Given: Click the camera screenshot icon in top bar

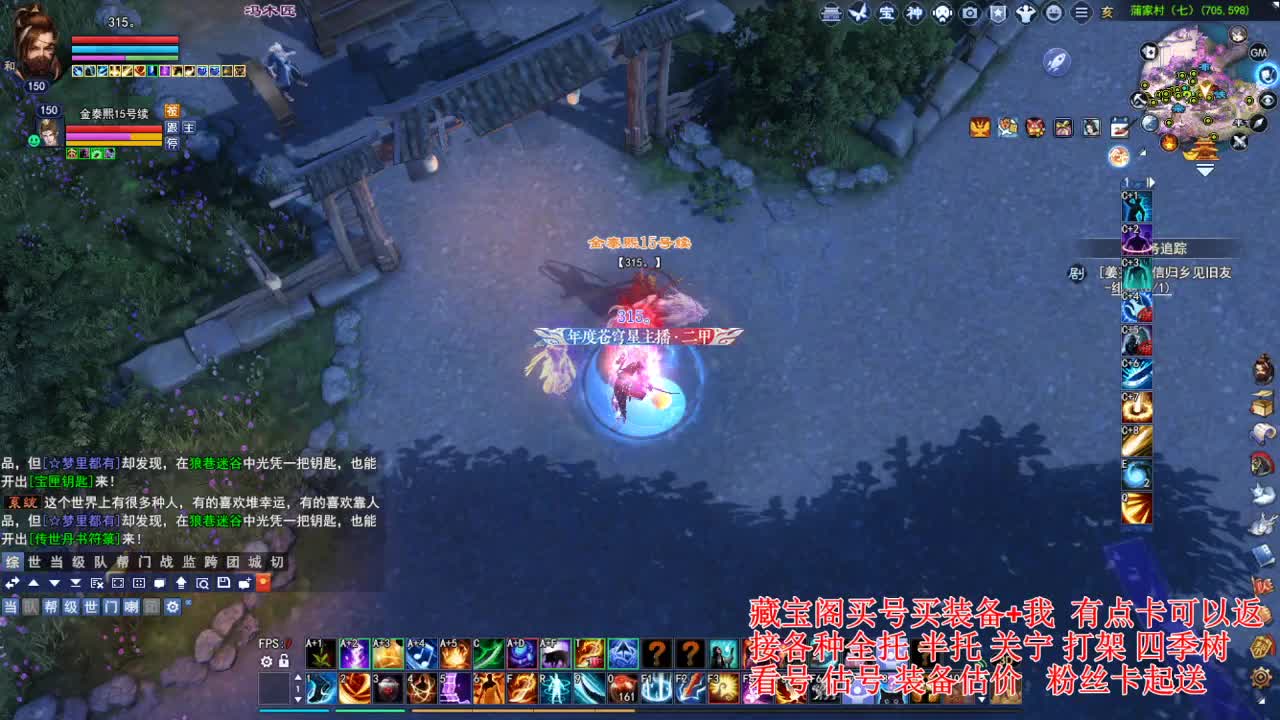Looking at the screenshot, I should pos(970,14).
